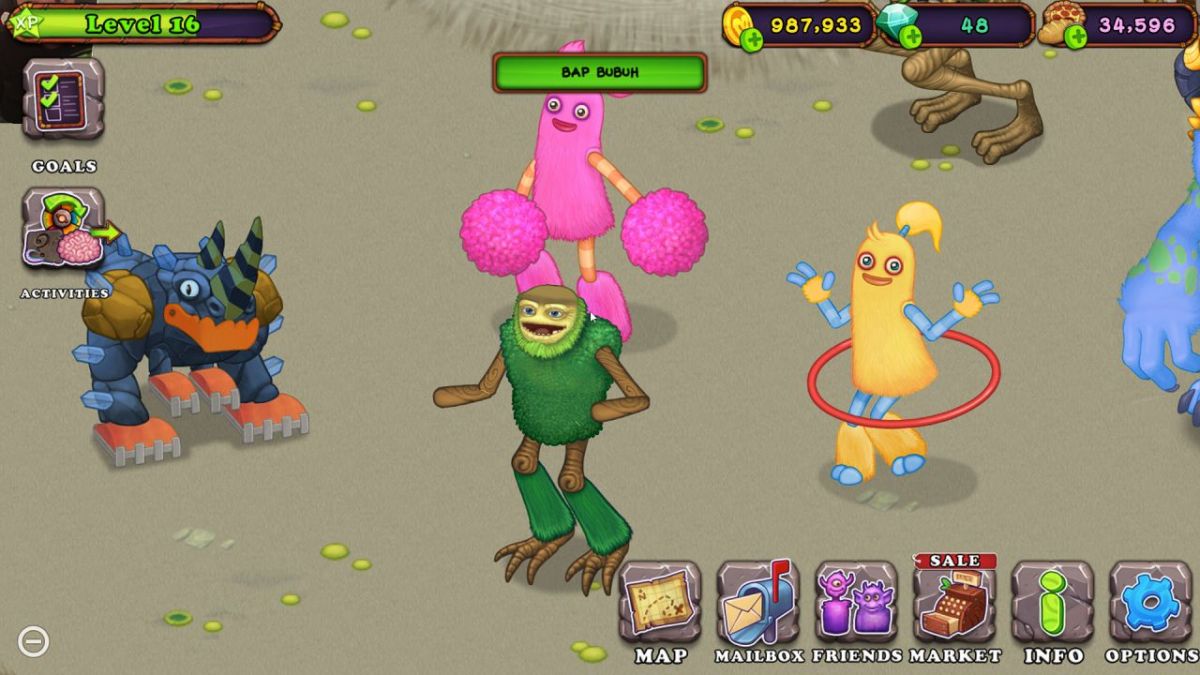This screenshot has width=1200, height=675.
Task: Buy more diamonds with plus button
Action: (x=910, y=38)
